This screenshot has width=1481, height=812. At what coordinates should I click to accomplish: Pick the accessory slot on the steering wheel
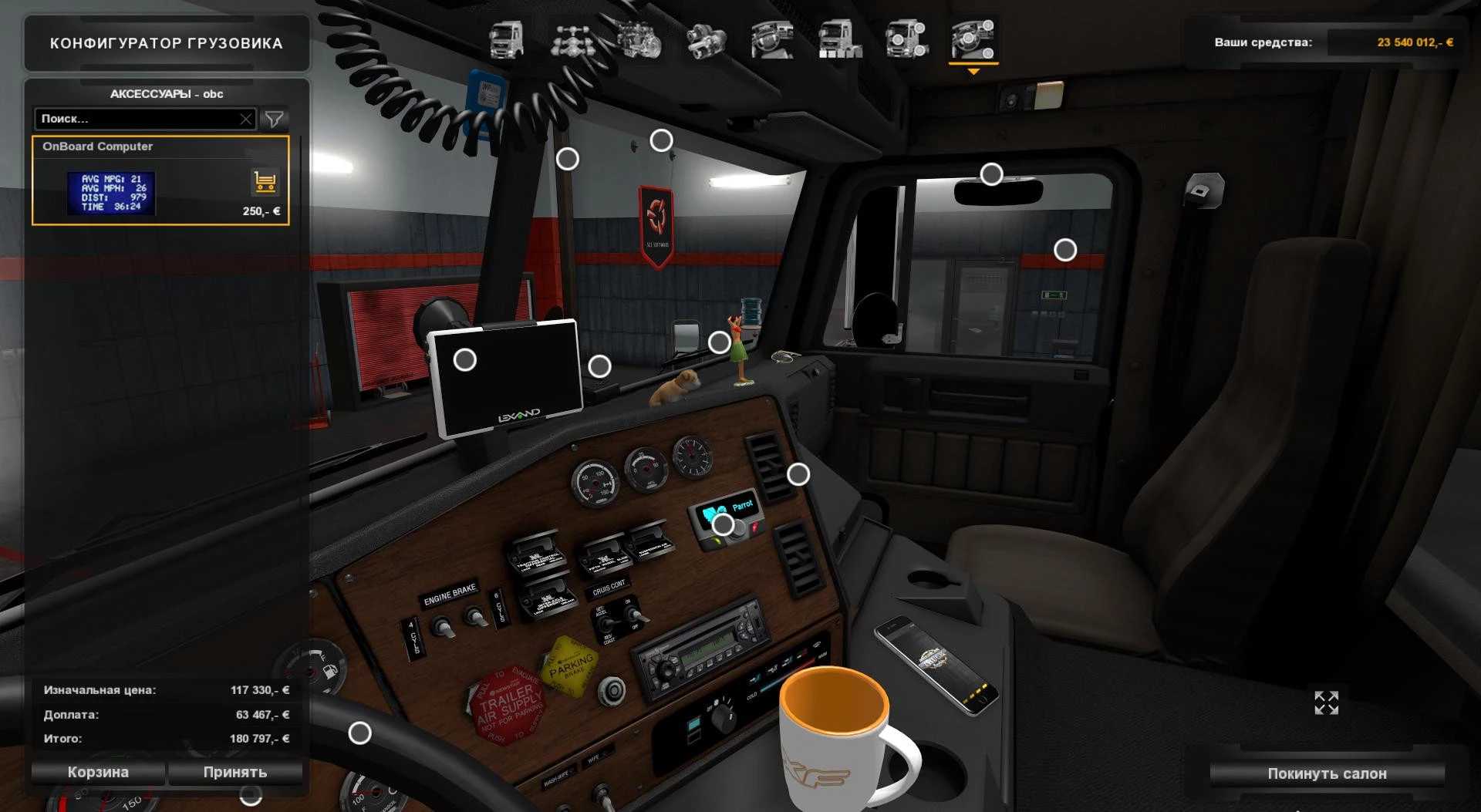click(359, 733)
